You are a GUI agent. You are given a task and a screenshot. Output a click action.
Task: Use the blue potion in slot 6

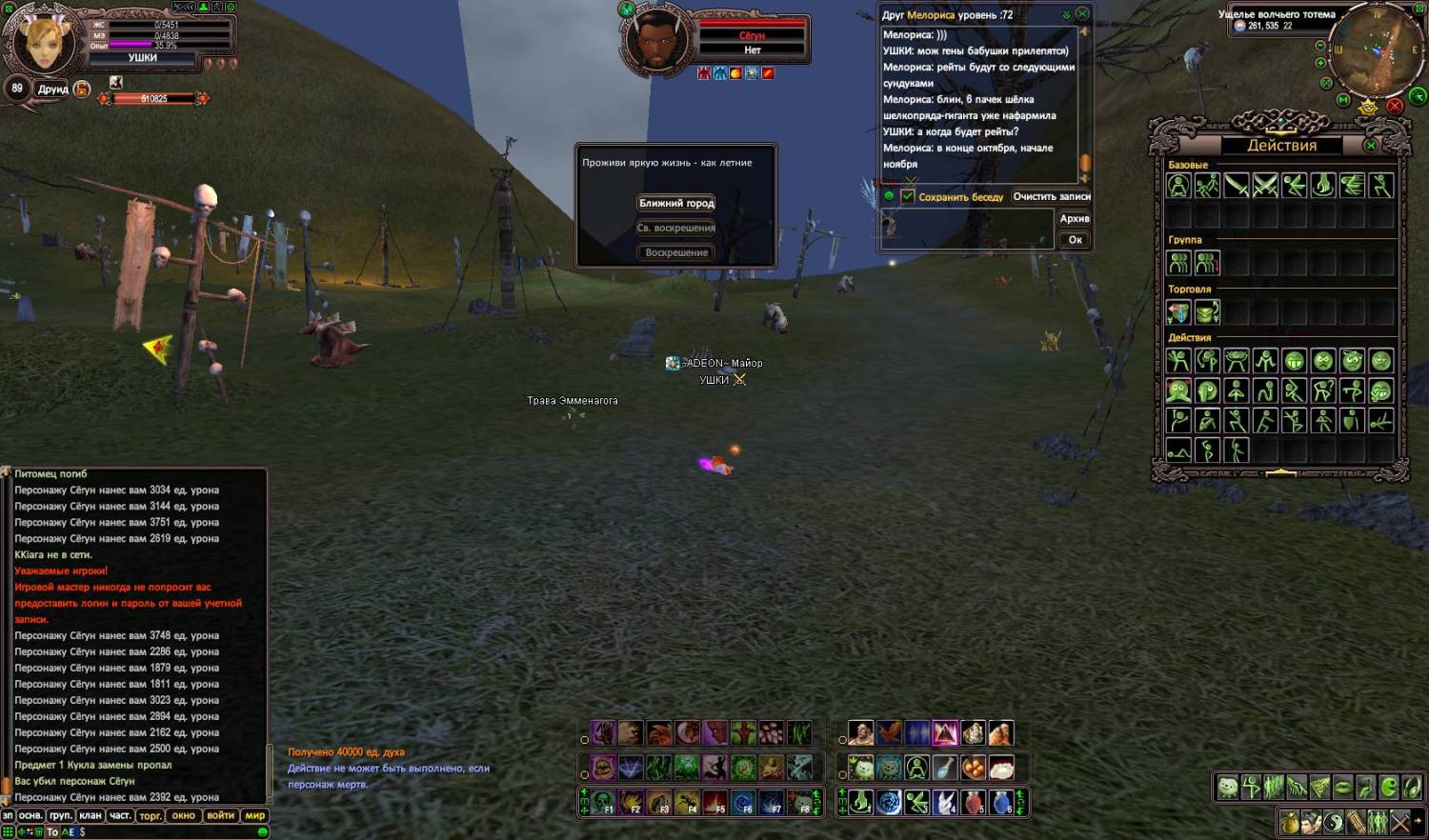pos(1001,803)
